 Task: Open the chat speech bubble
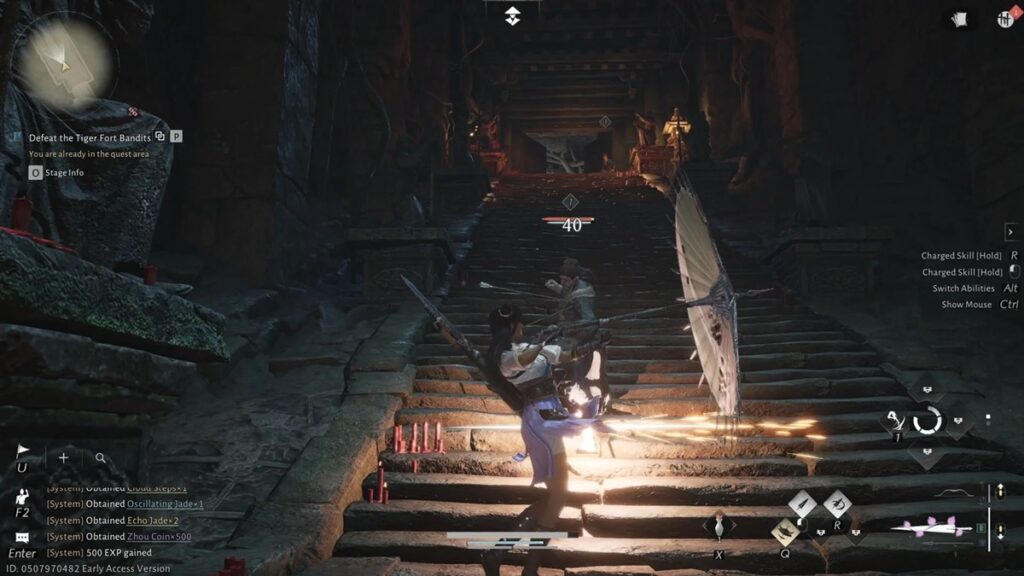pyautogui.click(x=22, y=537)
